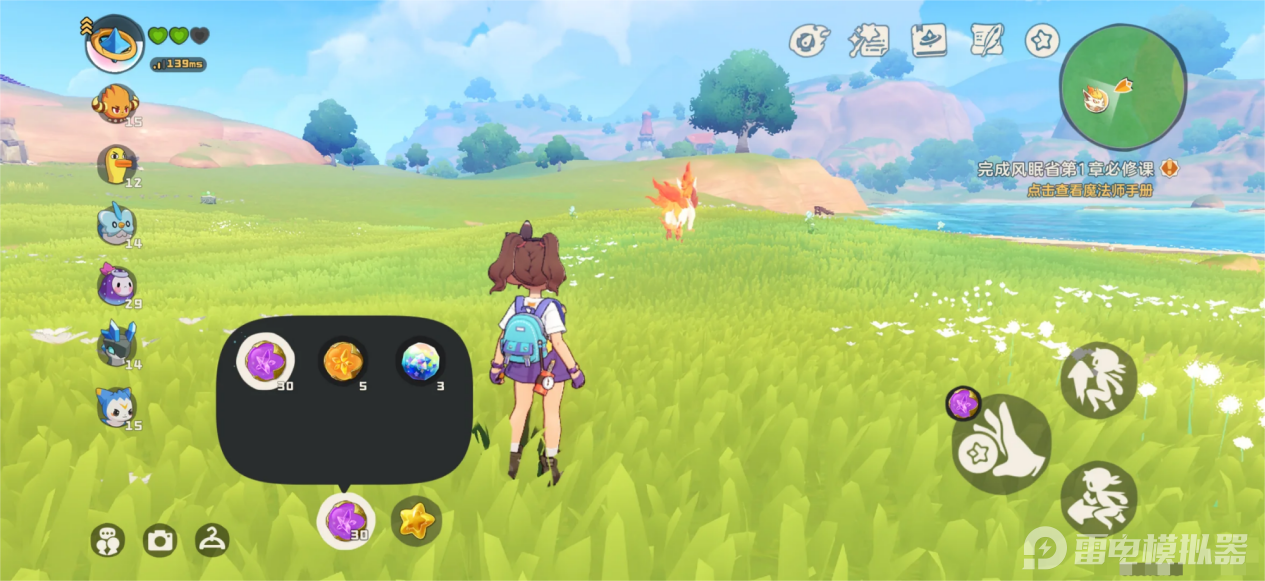Select the purple pet with pink bow
The width and height of the screenshot is (1265, 581).
[116, 286]
